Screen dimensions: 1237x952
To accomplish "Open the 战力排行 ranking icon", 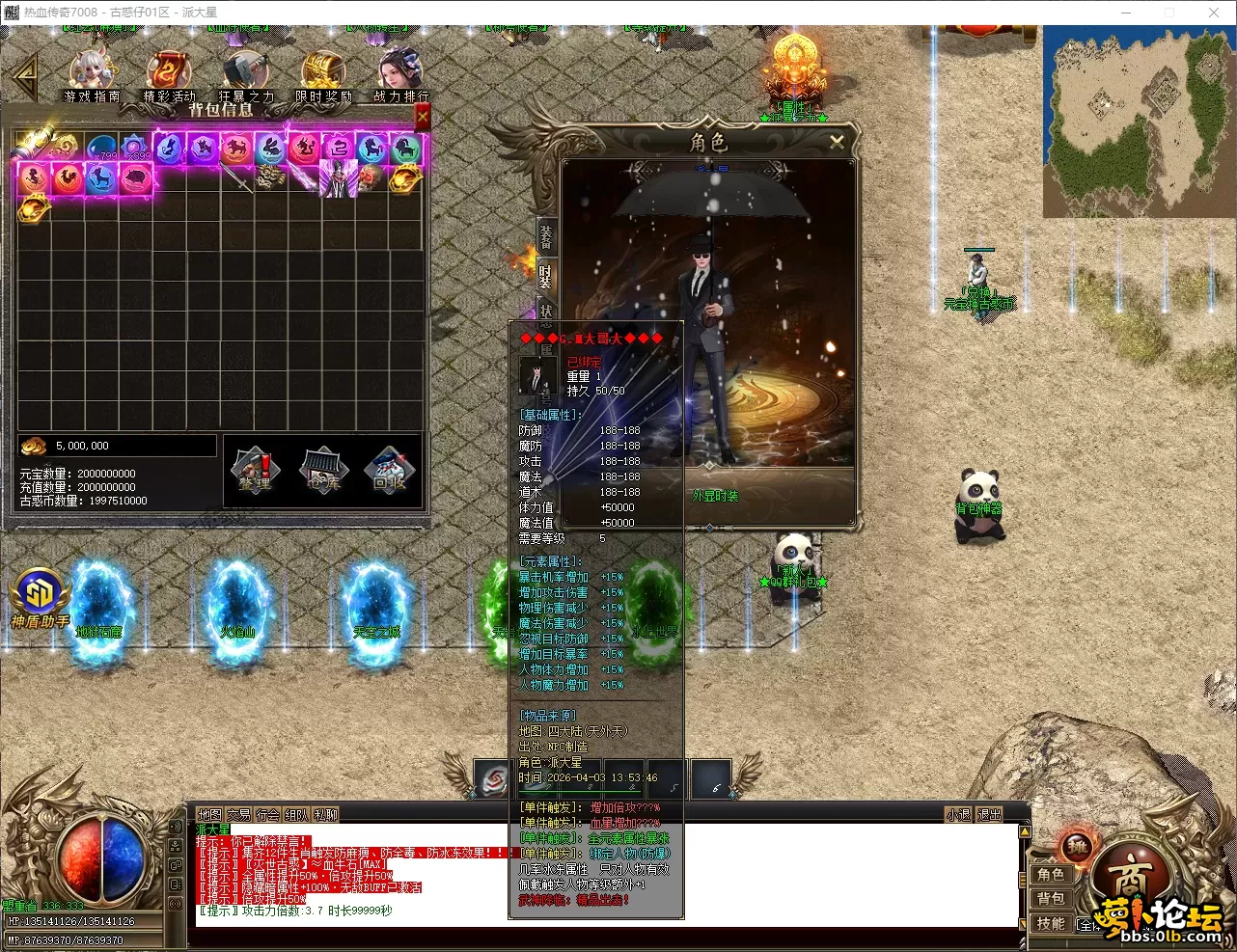I will pyautogui.click(x=400, y=75).
